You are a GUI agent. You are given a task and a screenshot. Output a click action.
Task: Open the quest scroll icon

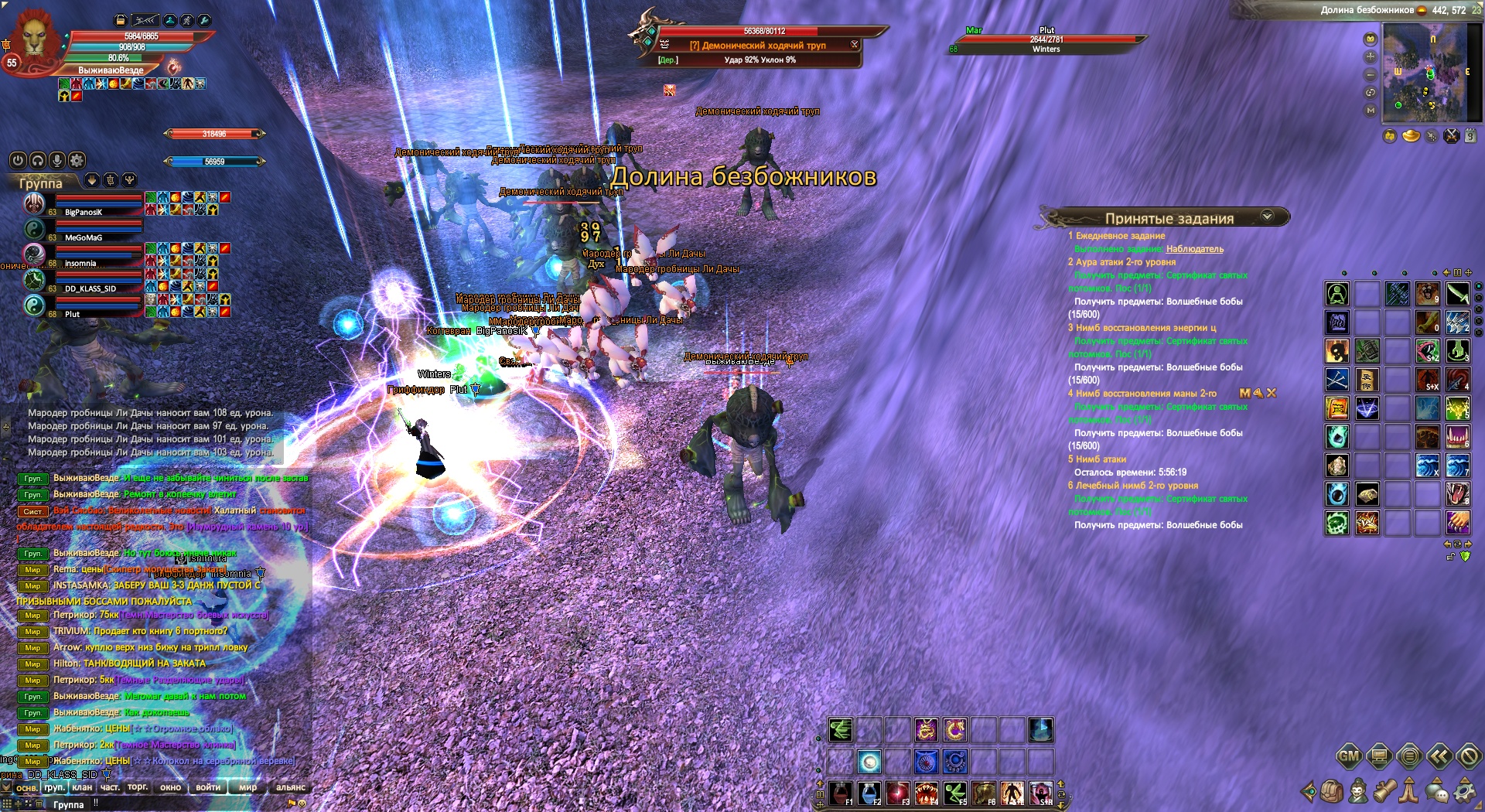(x=1384, y=791)
